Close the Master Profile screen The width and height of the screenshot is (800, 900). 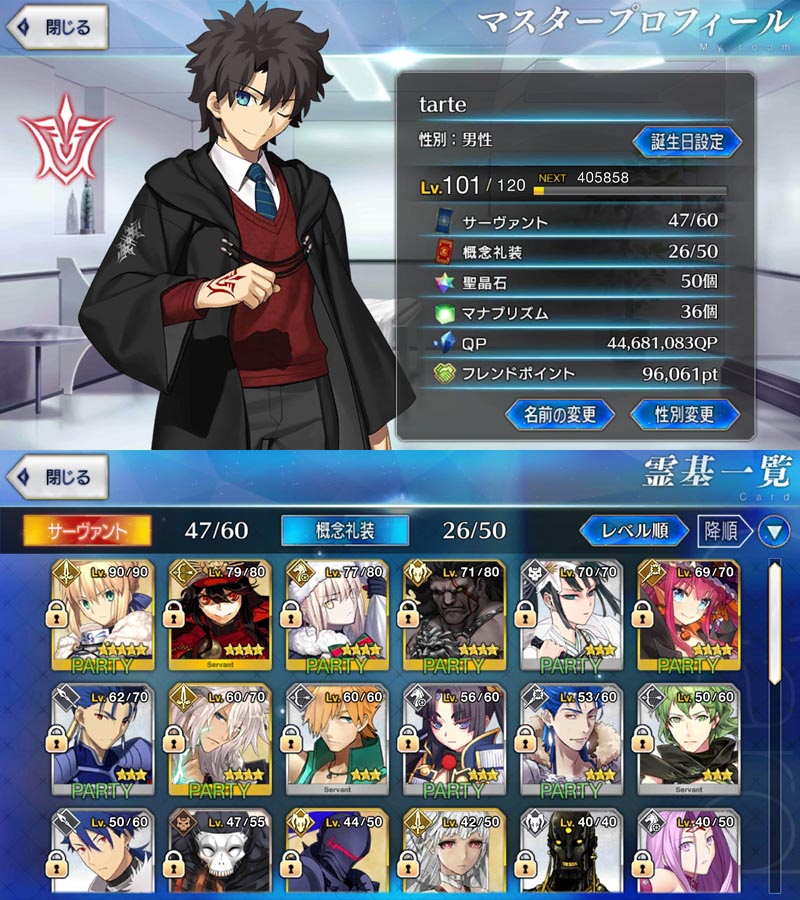tap(56, 28)
